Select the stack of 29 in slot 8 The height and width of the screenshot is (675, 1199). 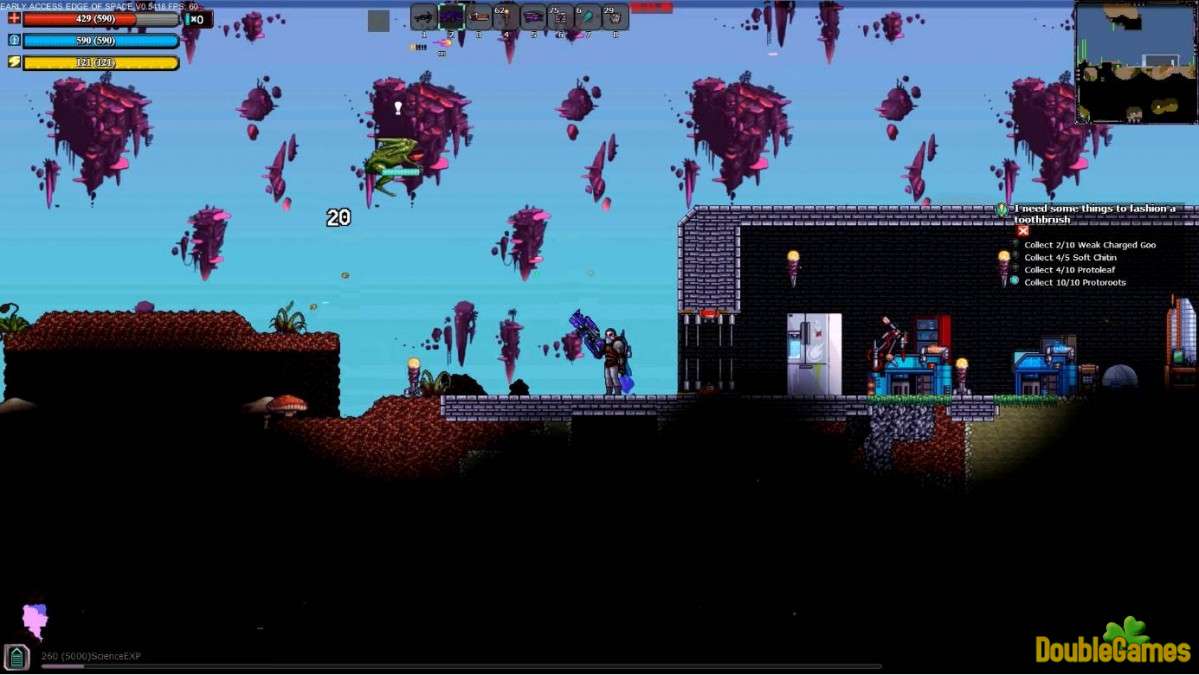coord(615,17)
